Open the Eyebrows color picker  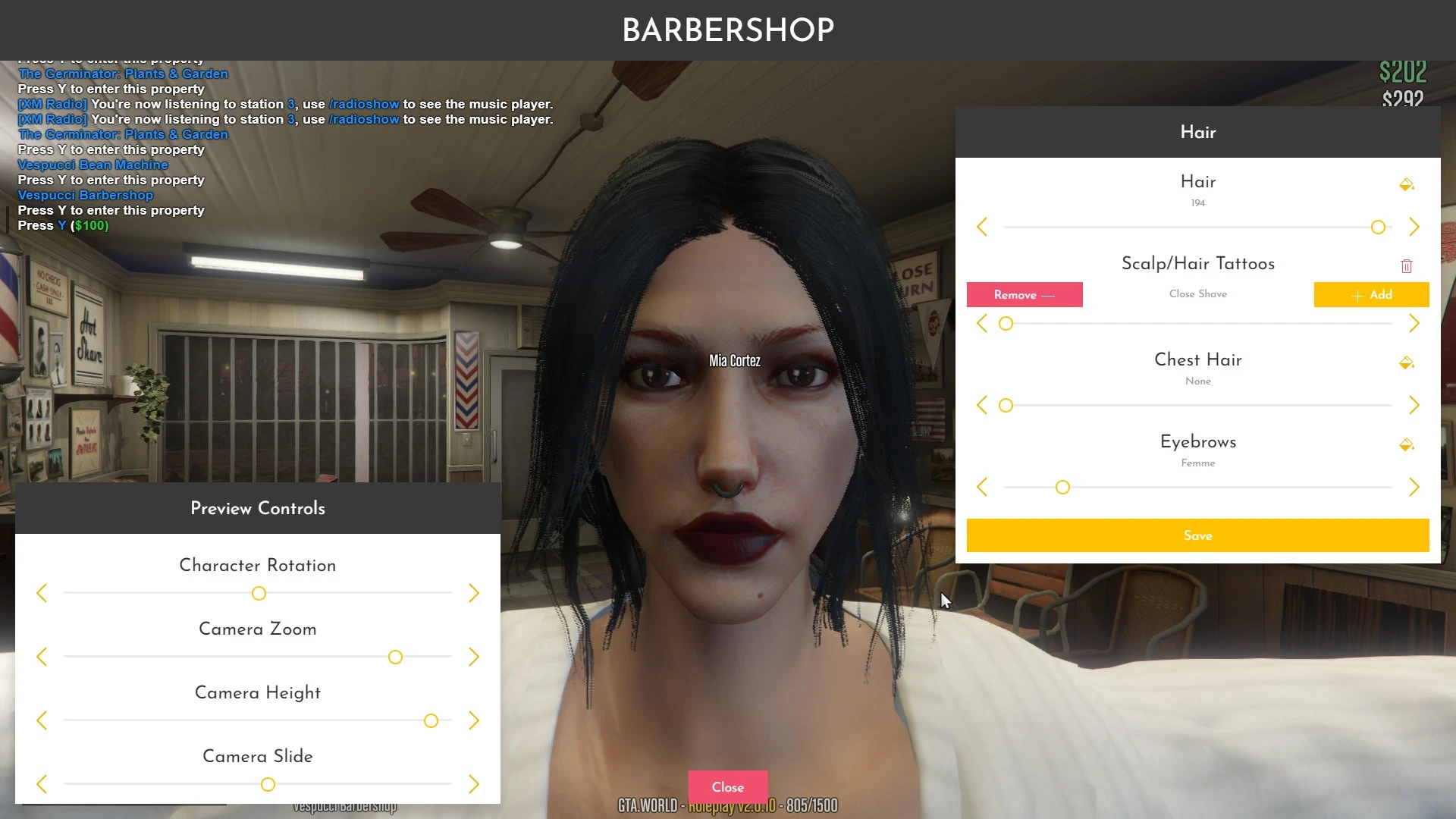(x=1406, y=444)
